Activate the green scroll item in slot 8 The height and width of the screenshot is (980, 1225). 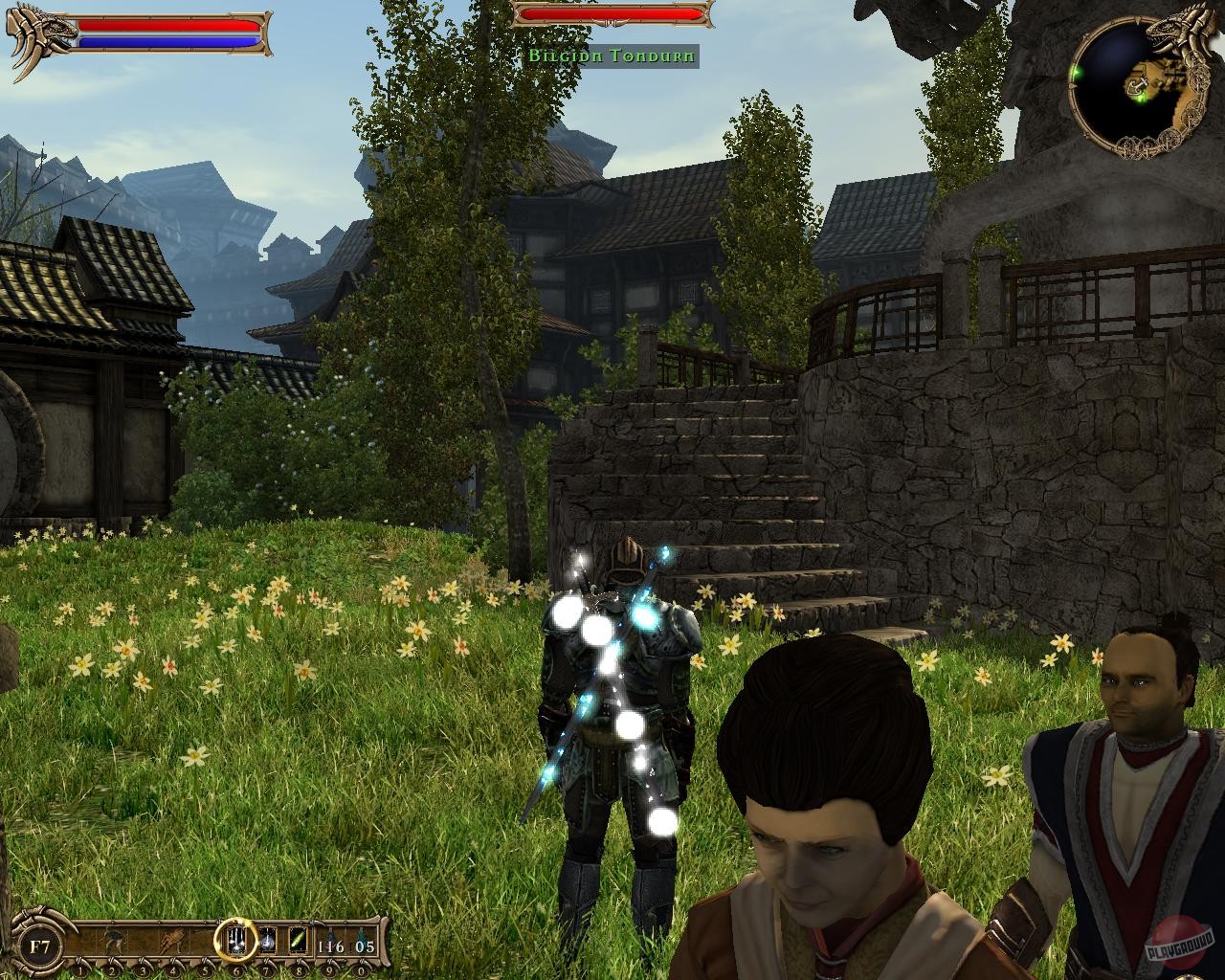[297, 941]
